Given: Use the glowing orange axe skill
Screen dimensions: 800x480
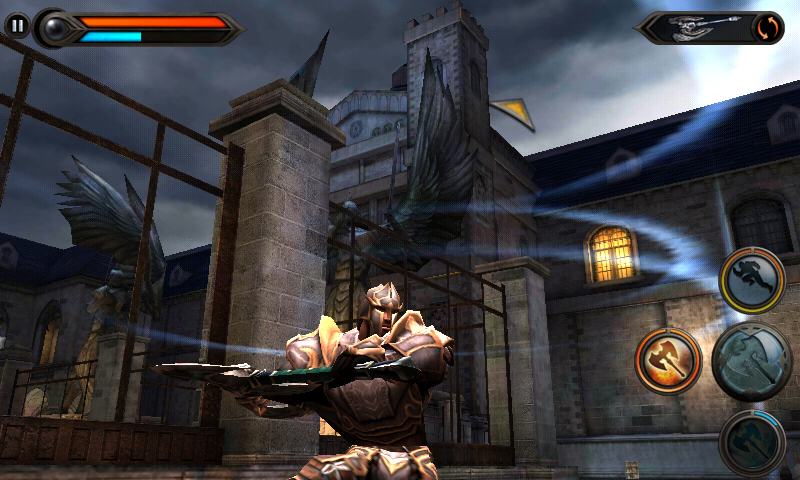Looking at the screenshot, I should tap(668, 360).
